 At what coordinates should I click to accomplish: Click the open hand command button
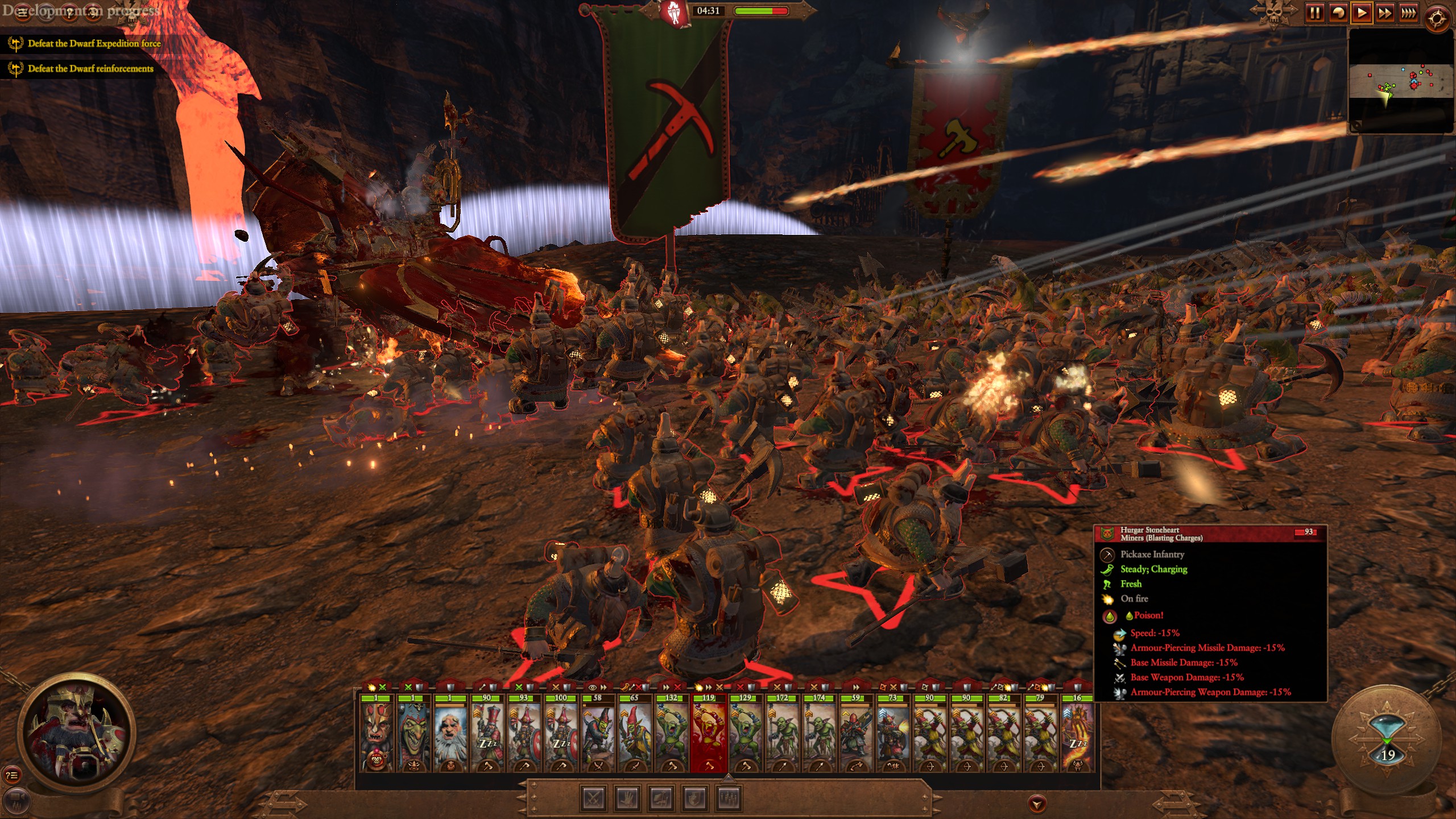[x=628, y=799]
